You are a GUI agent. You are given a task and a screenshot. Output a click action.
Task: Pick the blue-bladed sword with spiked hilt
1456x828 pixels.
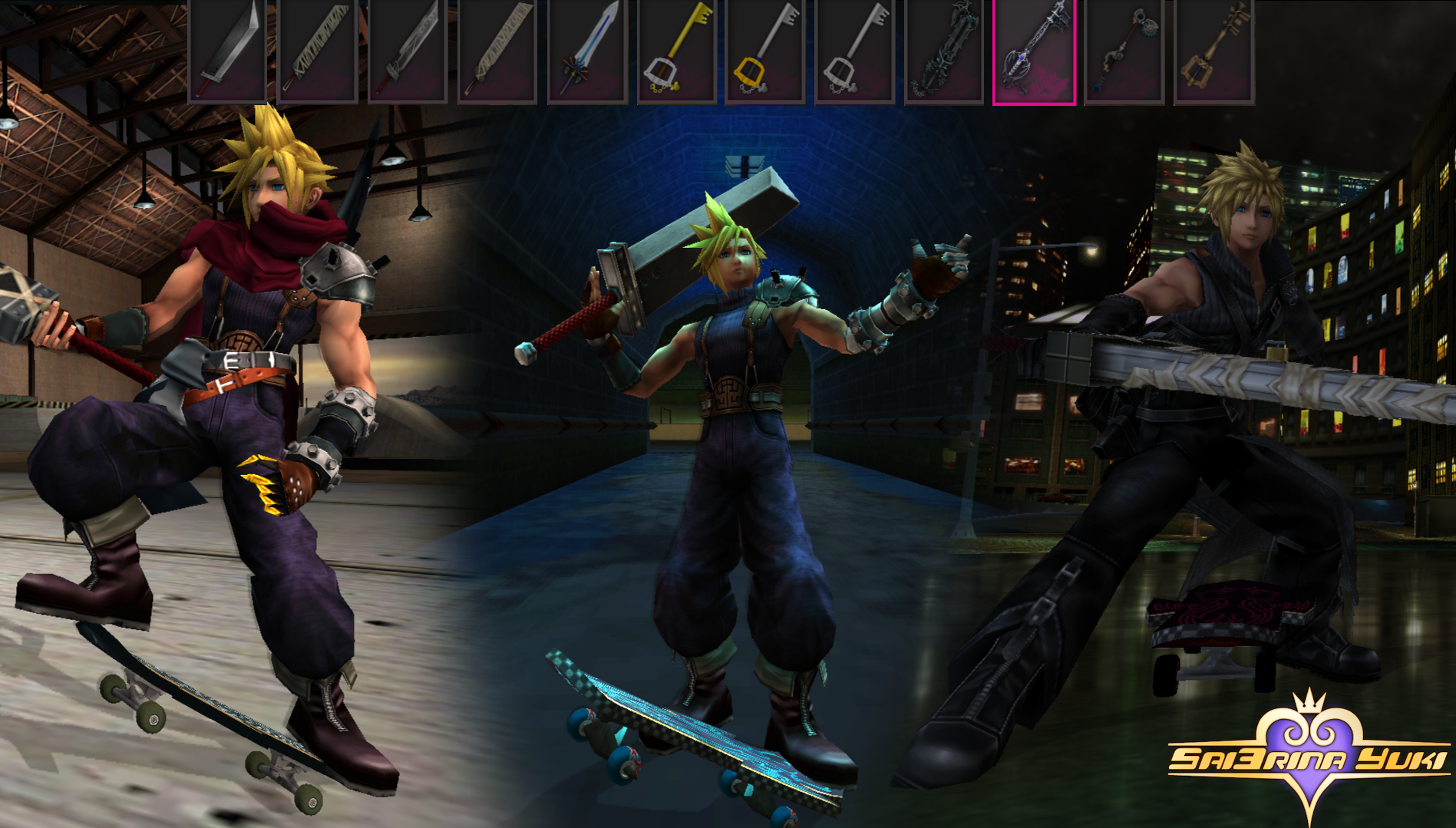click(586, 51)
